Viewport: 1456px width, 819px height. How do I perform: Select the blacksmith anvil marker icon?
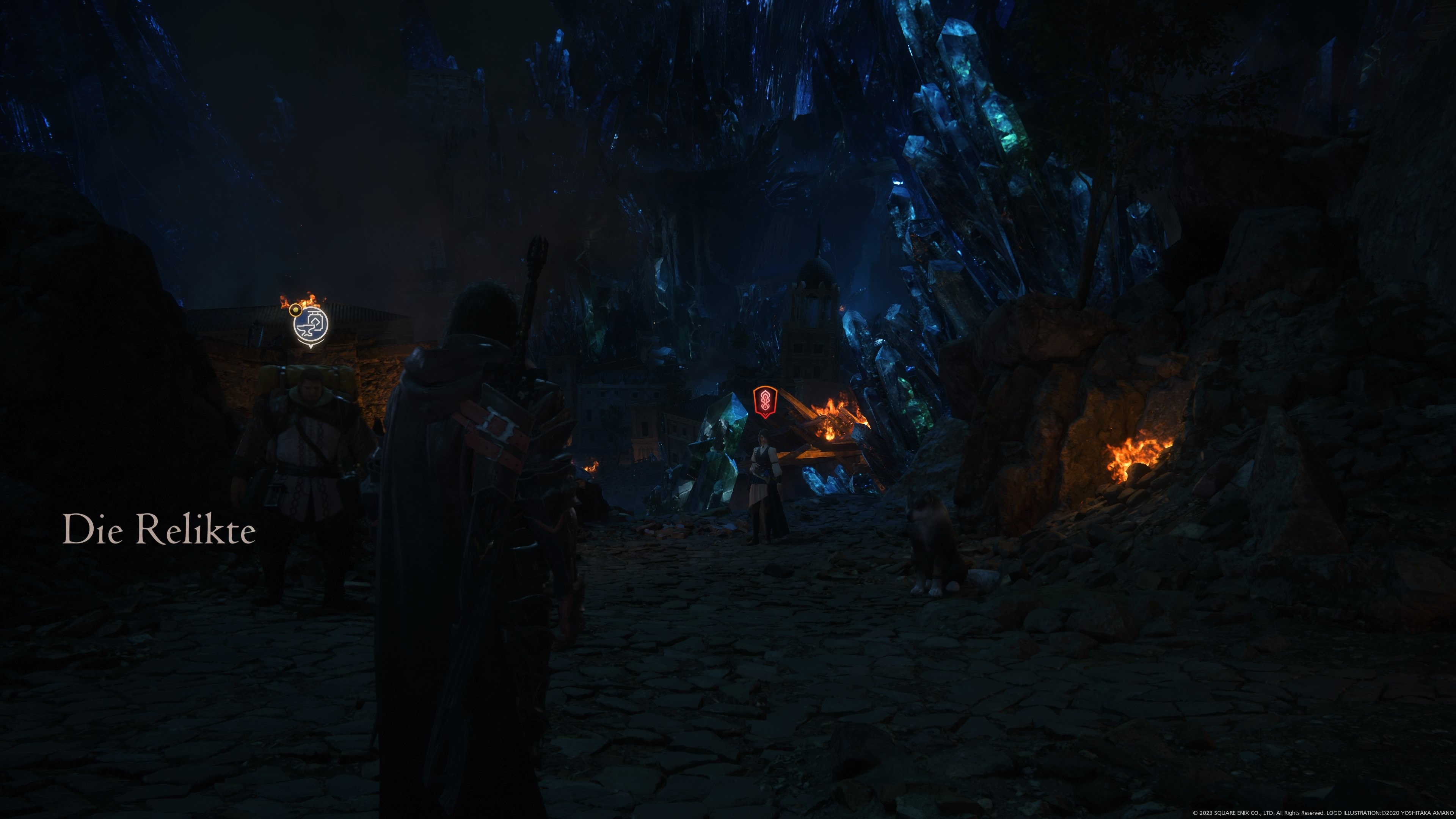[310, 326]
